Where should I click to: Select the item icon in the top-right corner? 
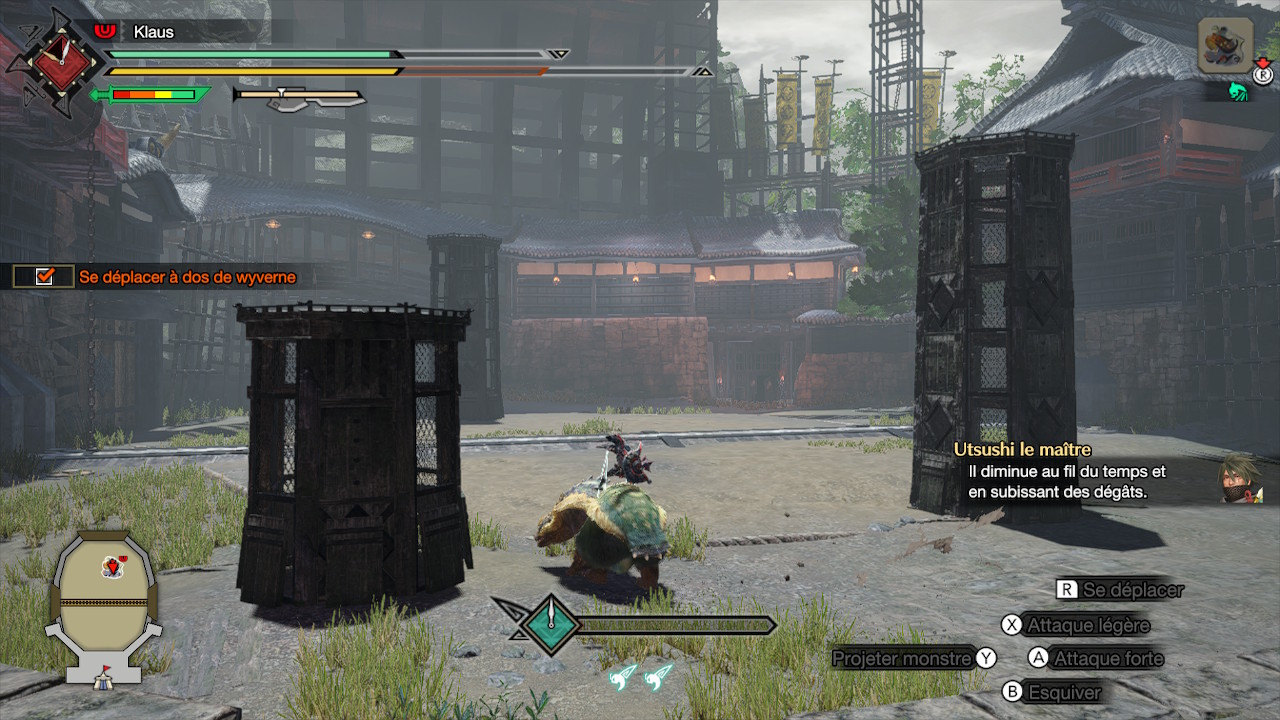(x=1225, y=46)
